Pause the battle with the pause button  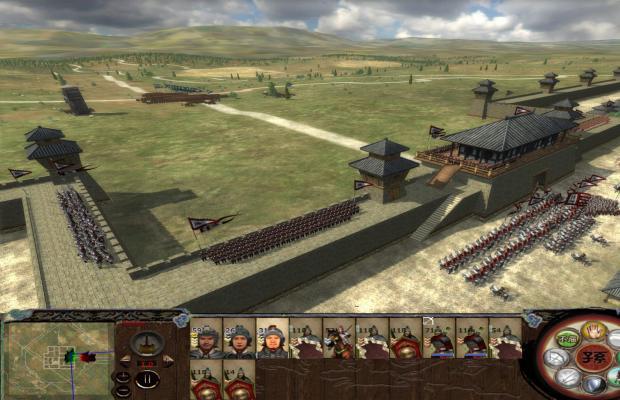[148, 380]
